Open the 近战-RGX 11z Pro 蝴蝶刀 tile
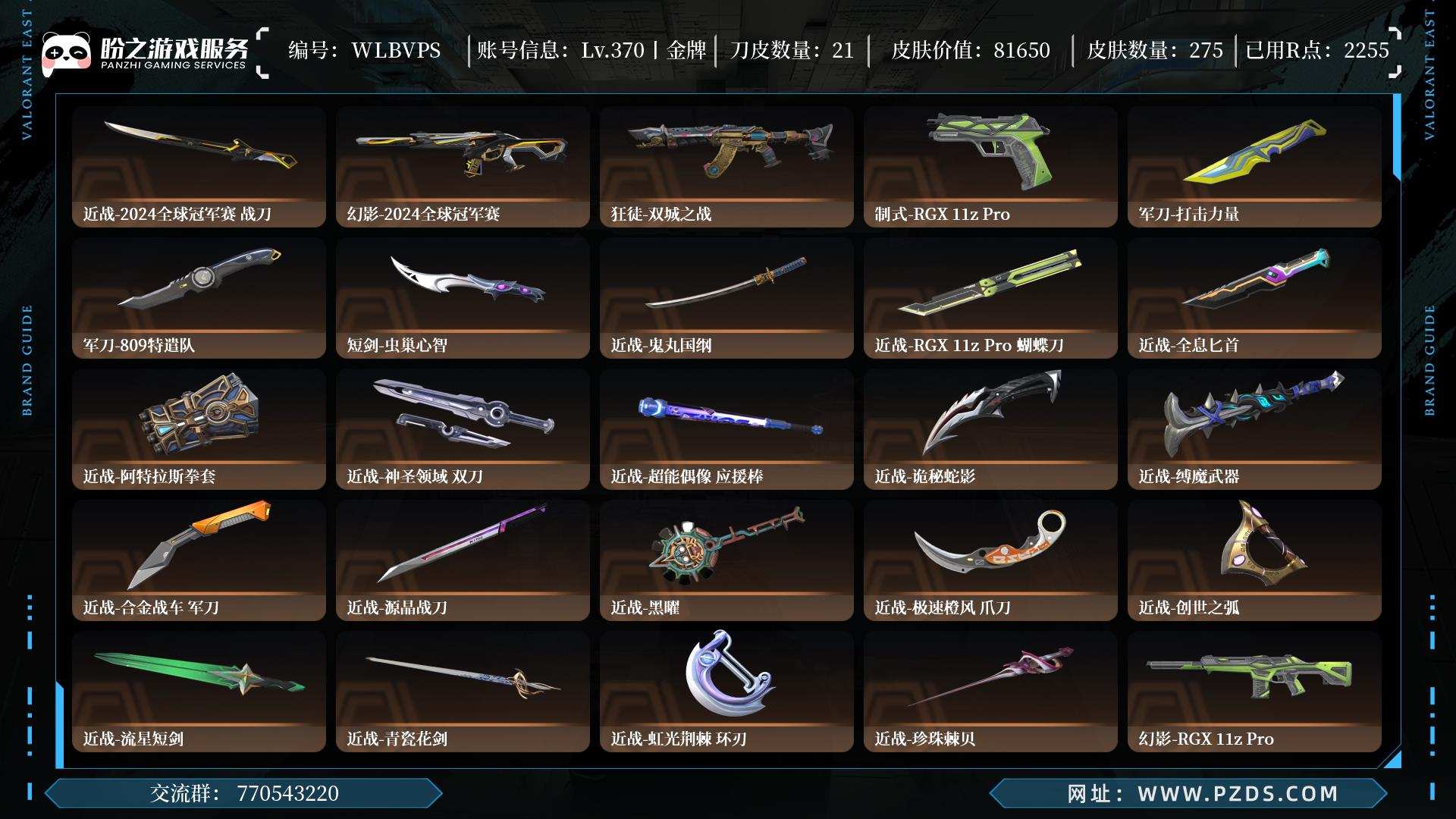Viewport: 1456px width, 819px height. 990,297
